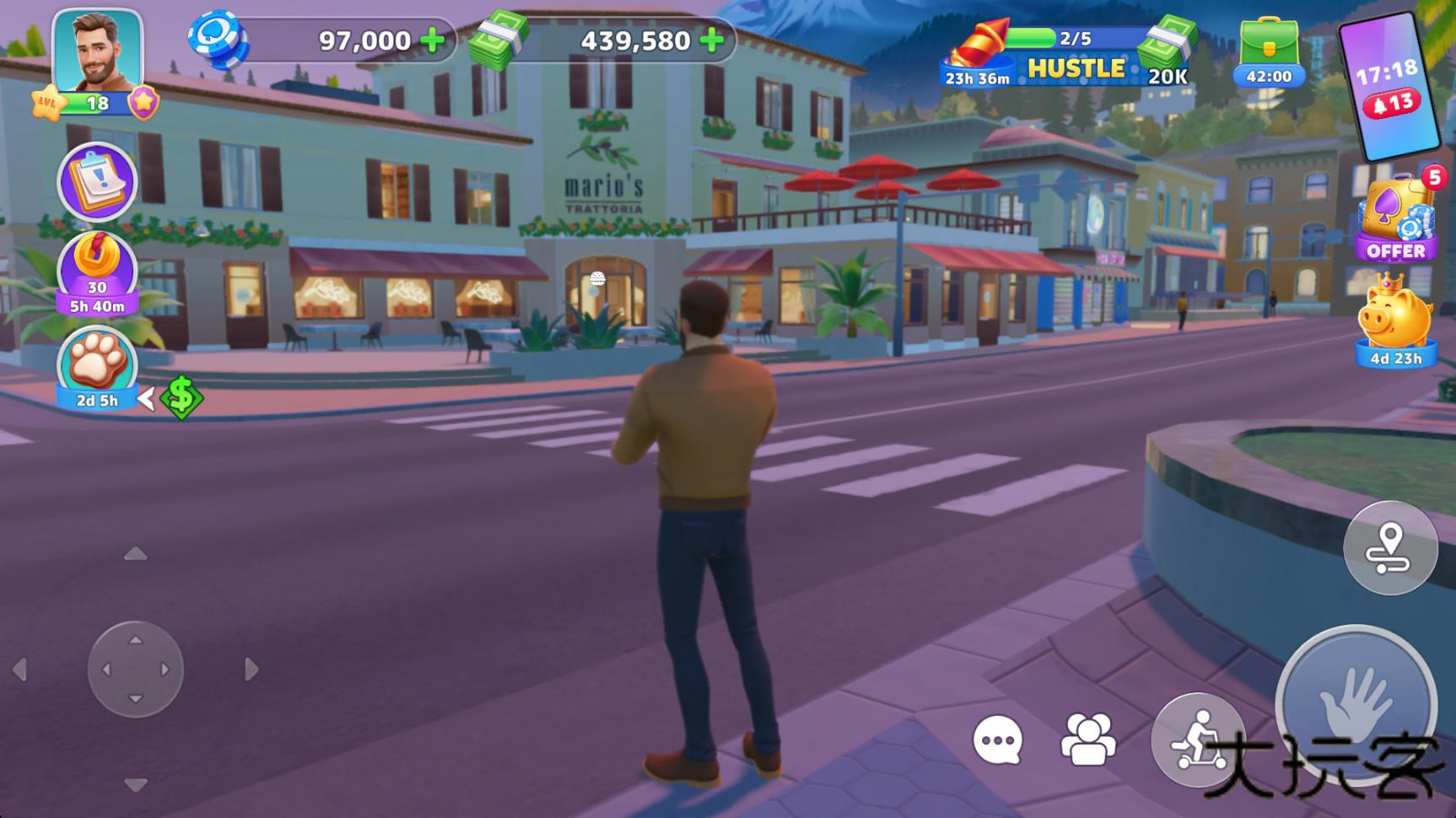
Task: Open the quest clipboard panel
Action: coord(95,180)
